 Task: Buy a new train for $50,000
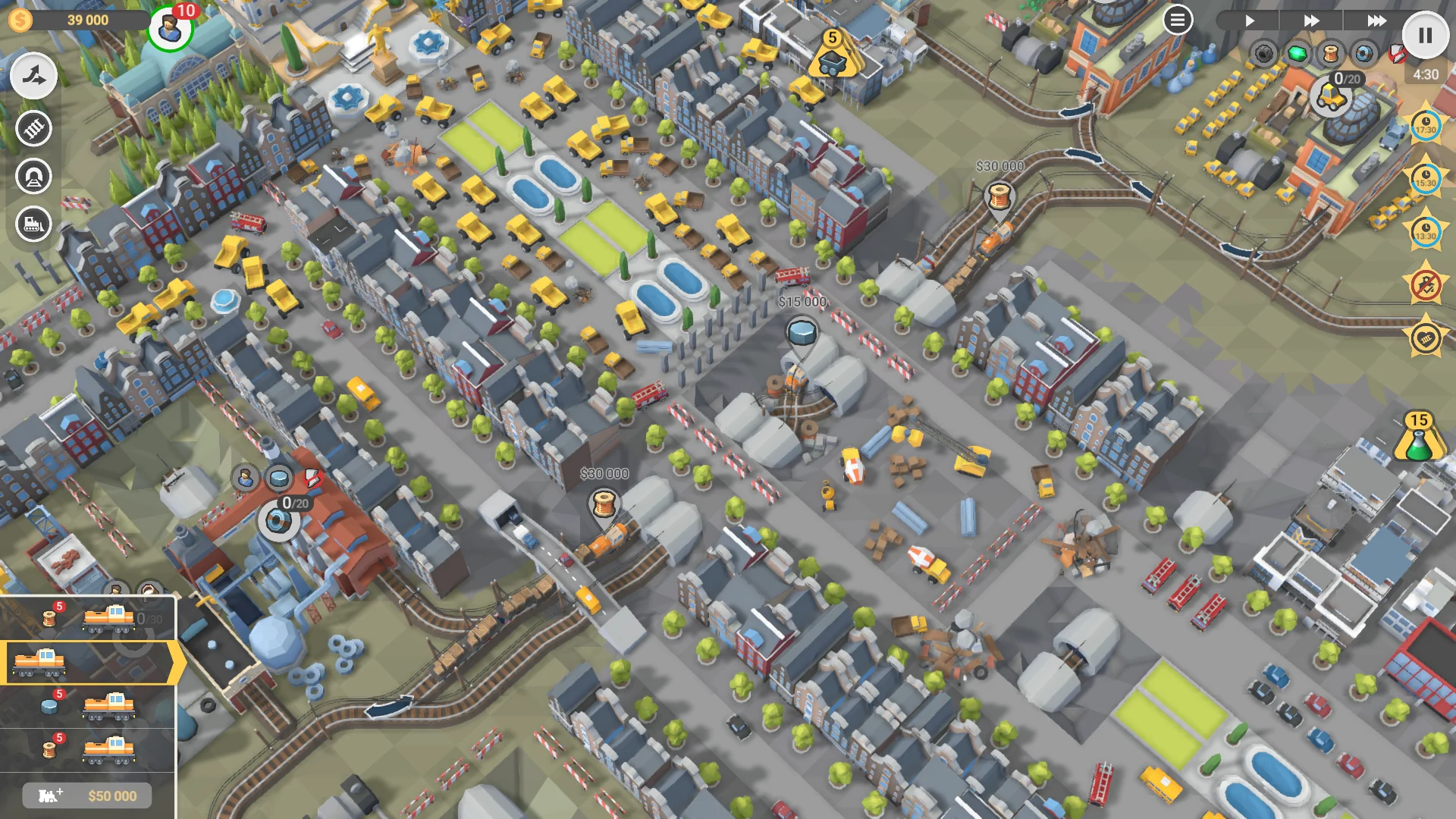(x=86, y=795)
